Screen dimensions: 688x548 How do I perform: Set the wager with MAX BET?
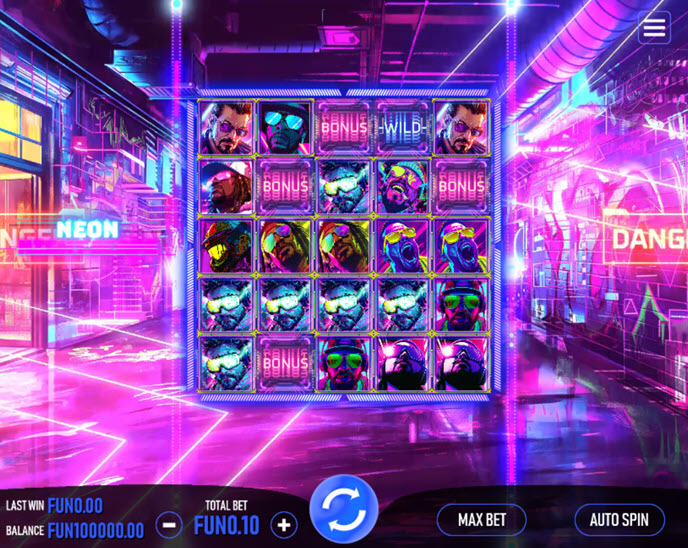tap(483, 520)
